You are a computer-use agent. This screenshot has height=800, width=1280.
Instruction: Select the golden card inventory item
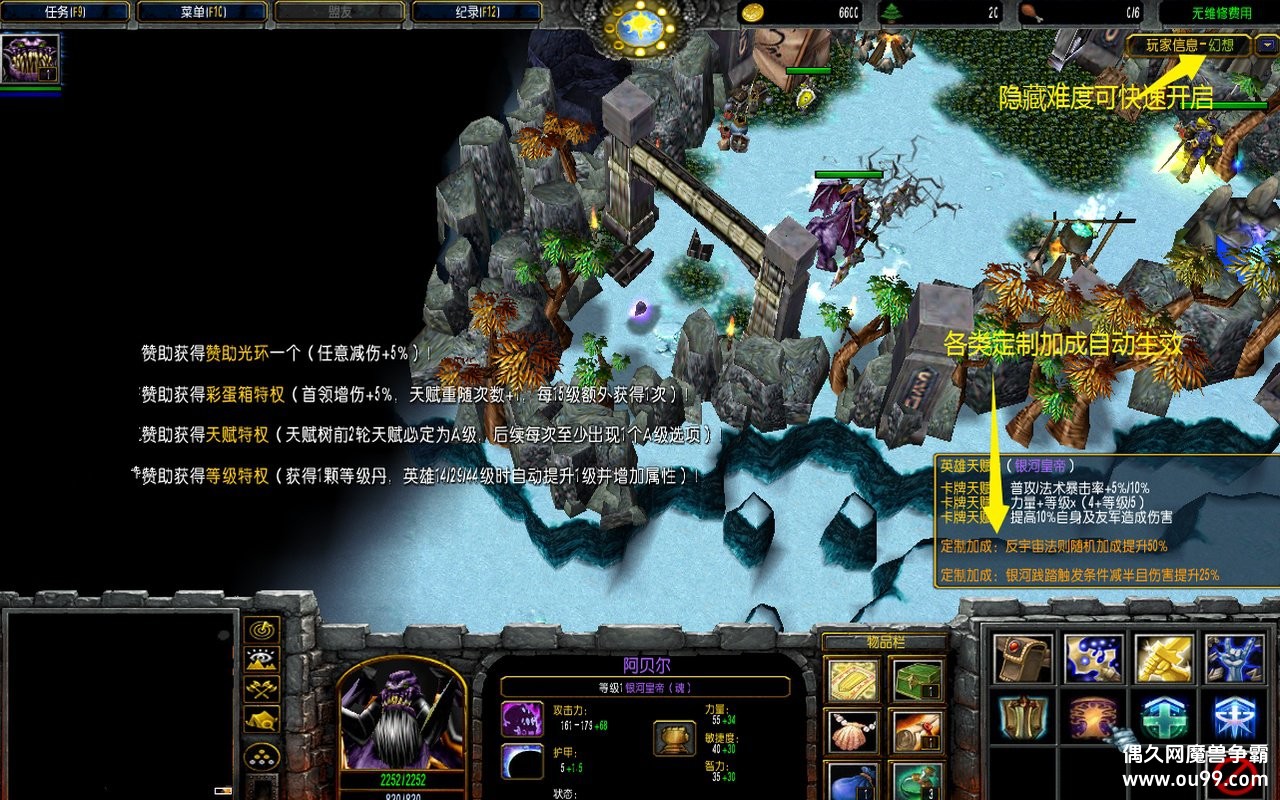click(x=855, y=680)
